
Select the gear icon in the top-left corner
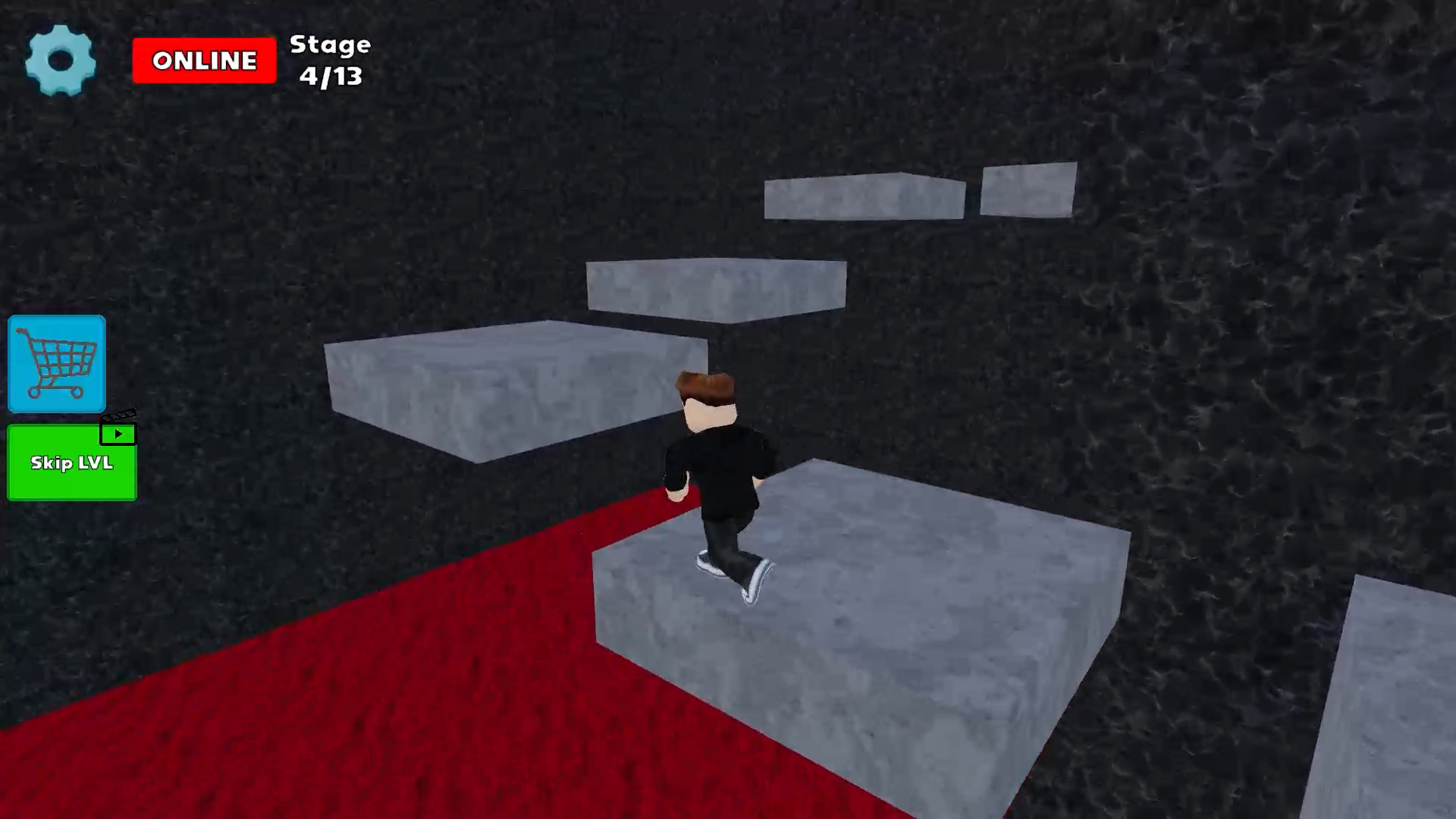[61, 61]
